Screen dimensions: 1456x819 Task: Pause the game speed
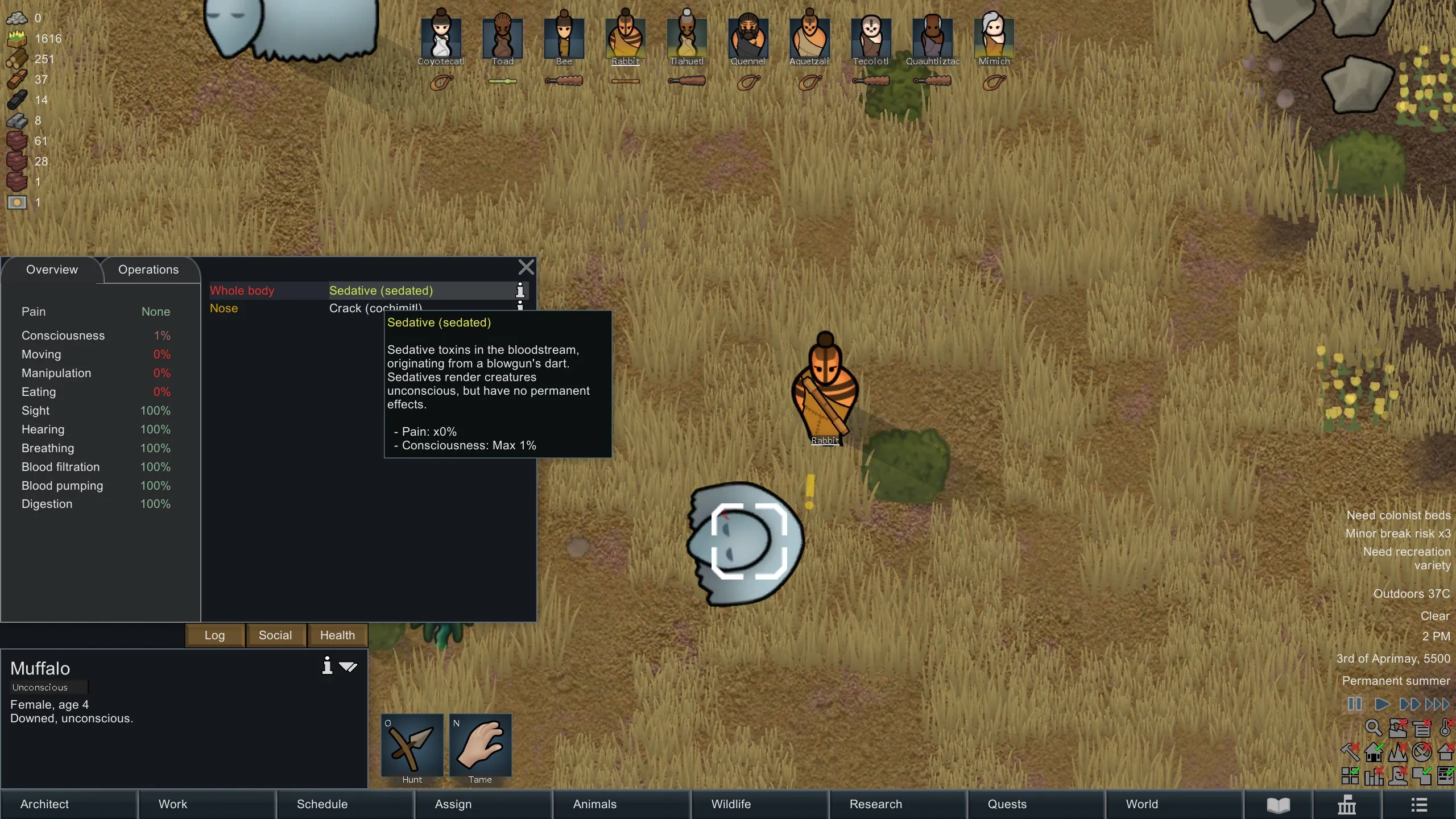click(x=1355, y=704)
